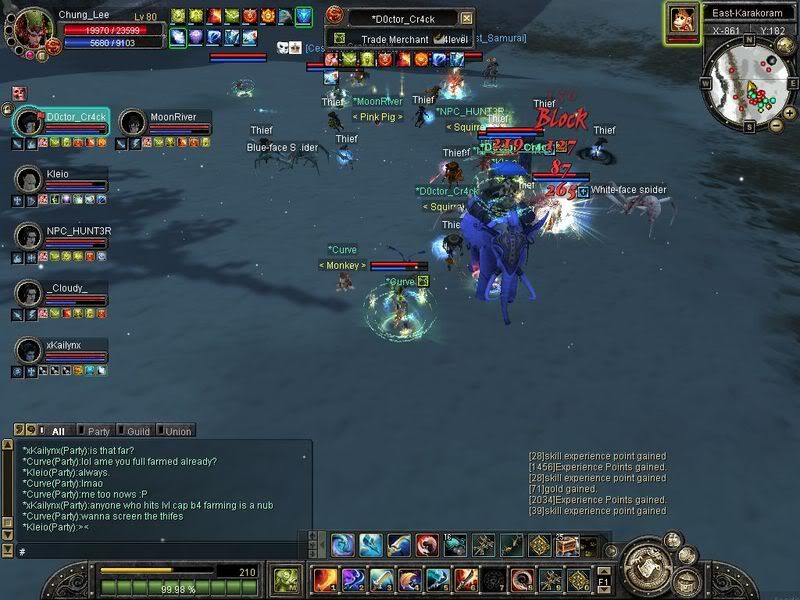This screenshot has height=600, width=800.
Task: Select the Union chat tab
Action: [177, 431]
